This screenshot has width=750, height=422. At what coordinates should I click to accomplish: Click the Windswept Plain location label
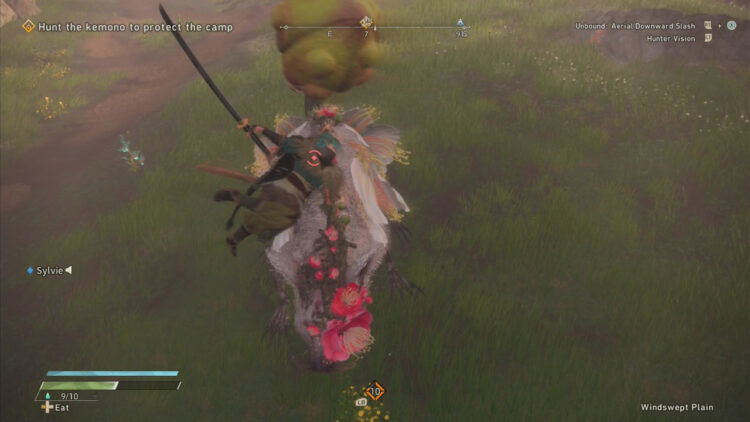677,407
